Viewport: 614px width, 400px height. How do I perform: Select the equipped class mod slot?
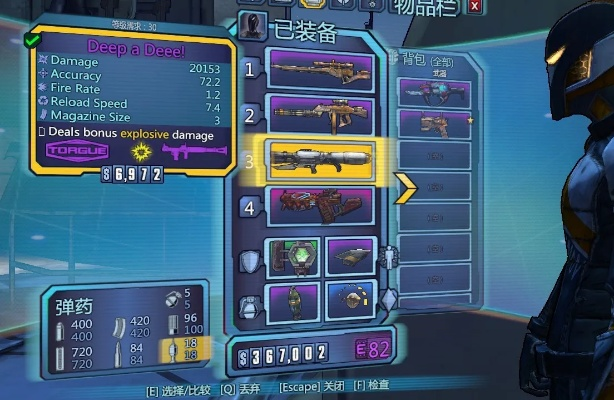click(349, 256)
